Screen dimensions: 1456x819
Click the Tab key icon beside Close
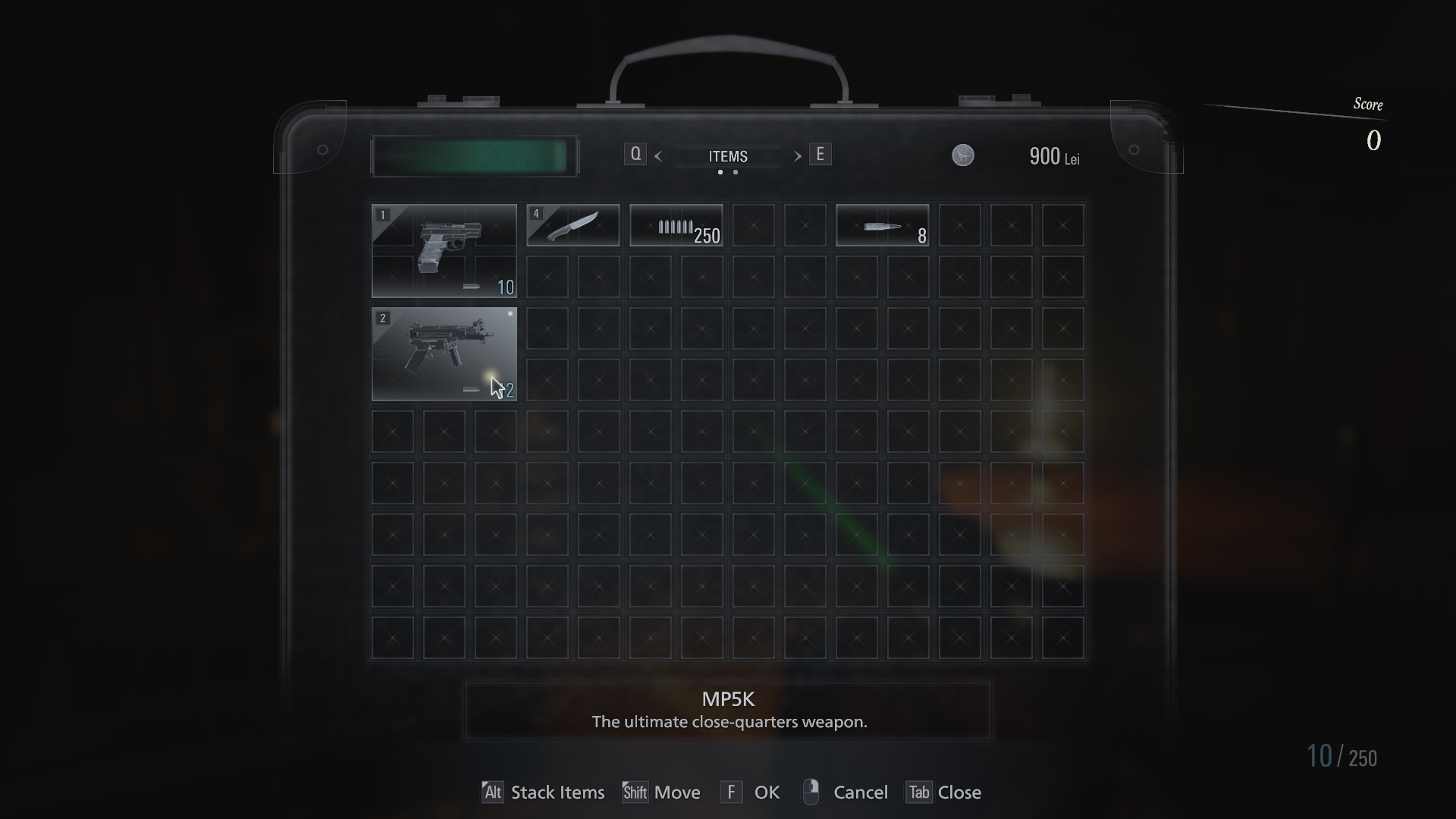918,792
